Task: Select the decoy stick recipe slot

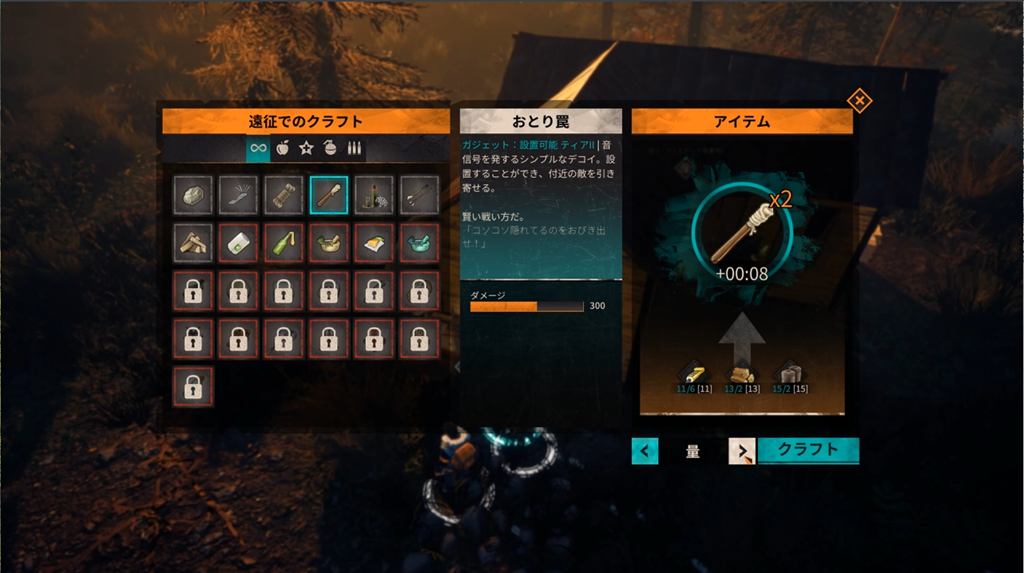Action: tap(329, 194)
